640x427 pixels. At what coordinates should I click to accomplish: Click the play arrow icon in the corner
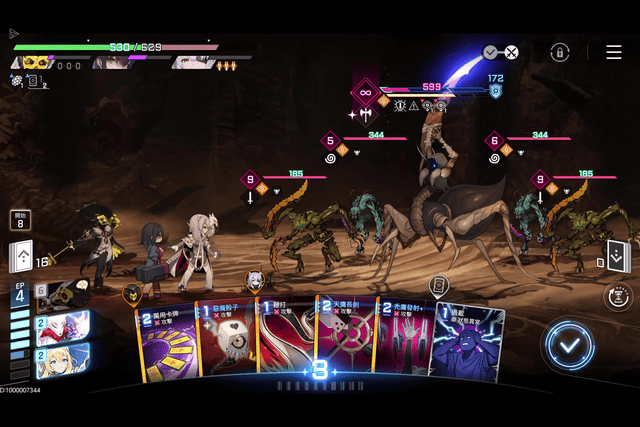pyautogui.click(x=14, y=33)
